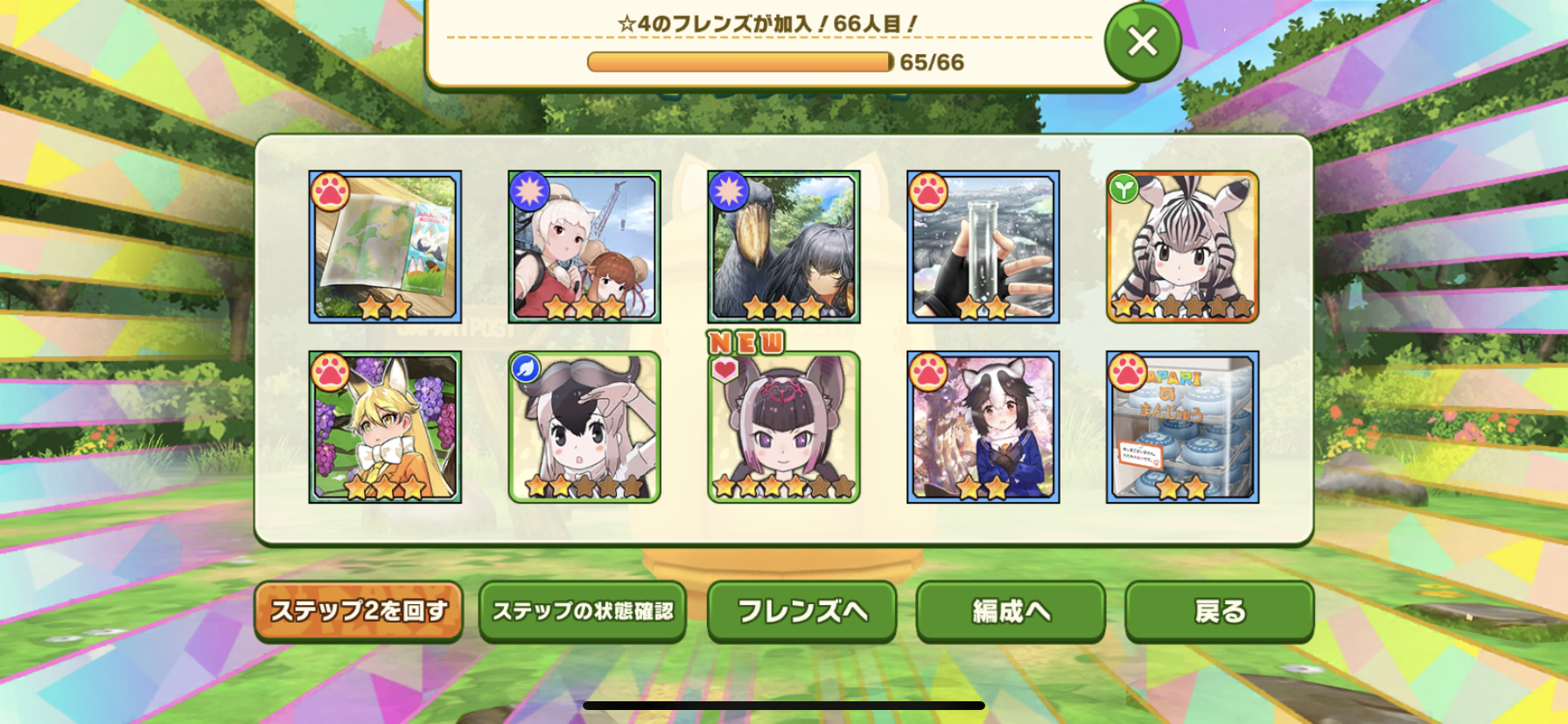Return with the 戻る button
The width and height of the screenshot is (1568, 724).
(1219, 611)
